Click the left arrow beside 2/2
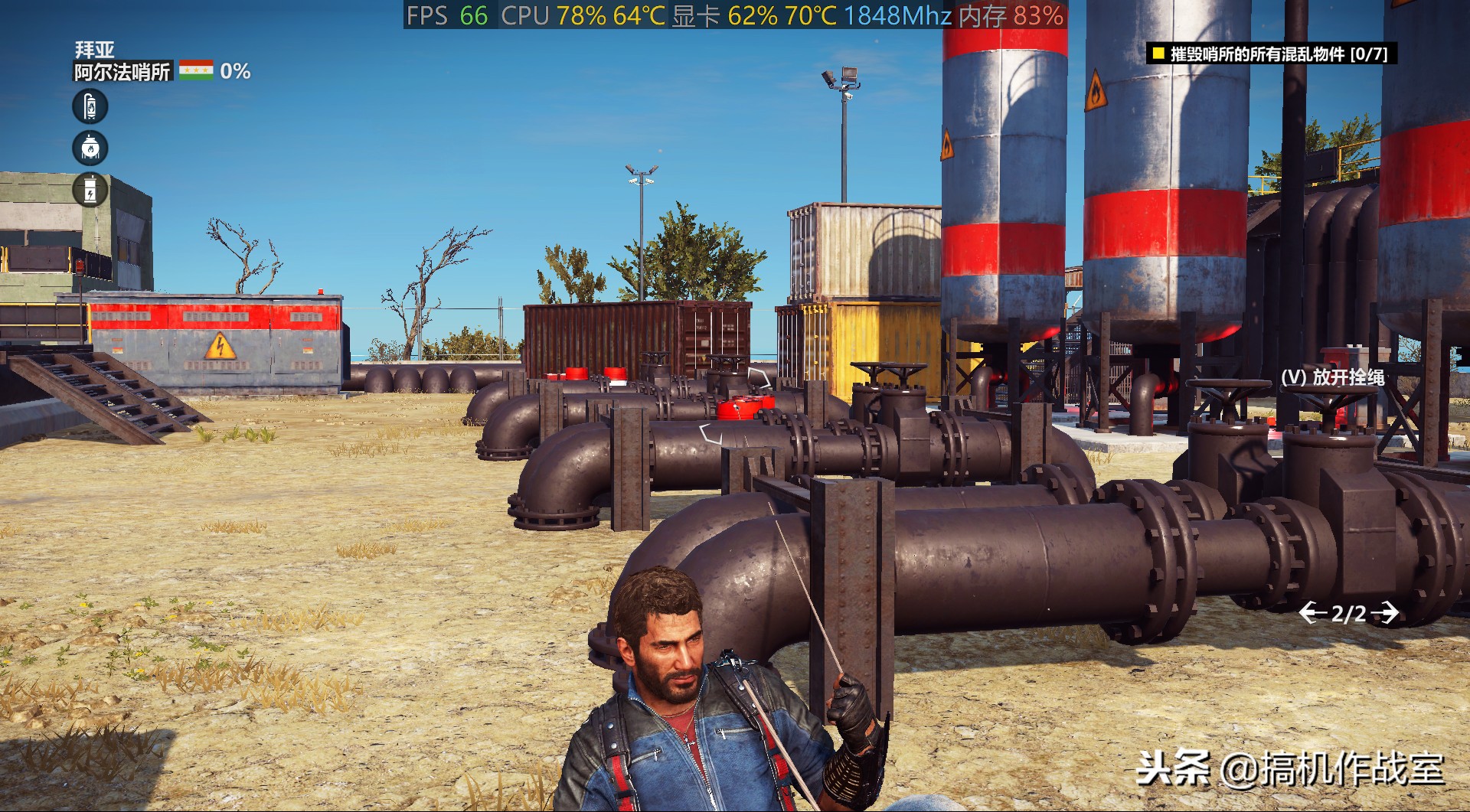This screenshot has height=812, width=1470. tap(1312, 613)
